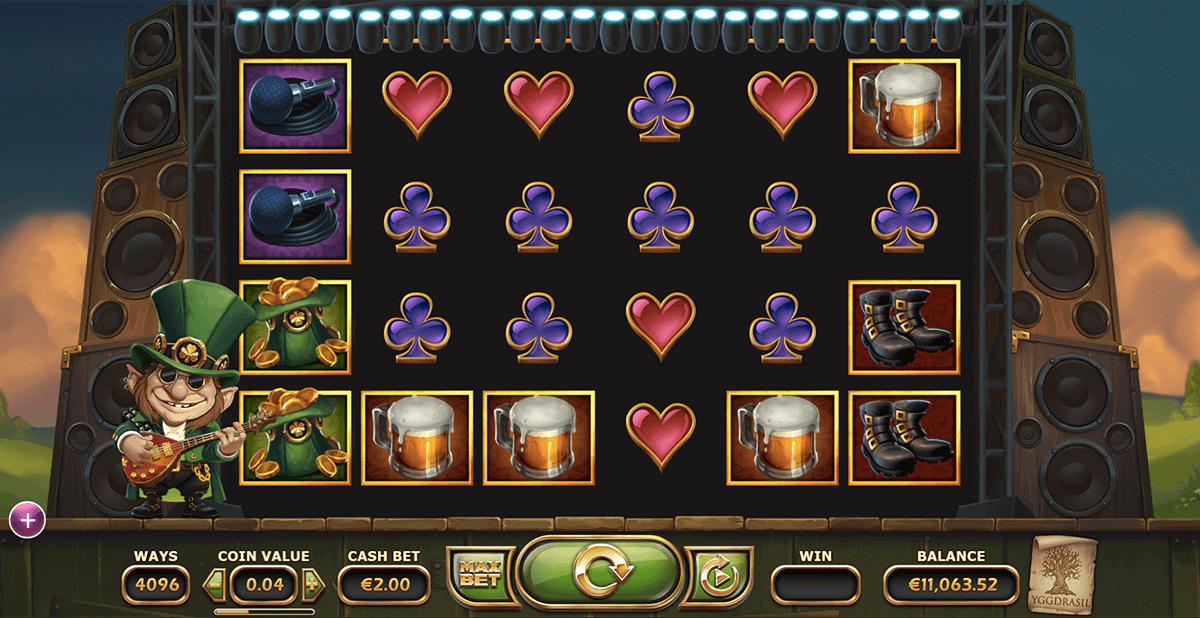Decrease the coin value
This screenshot has width=1200, height=618.
[x=213, y=584]
